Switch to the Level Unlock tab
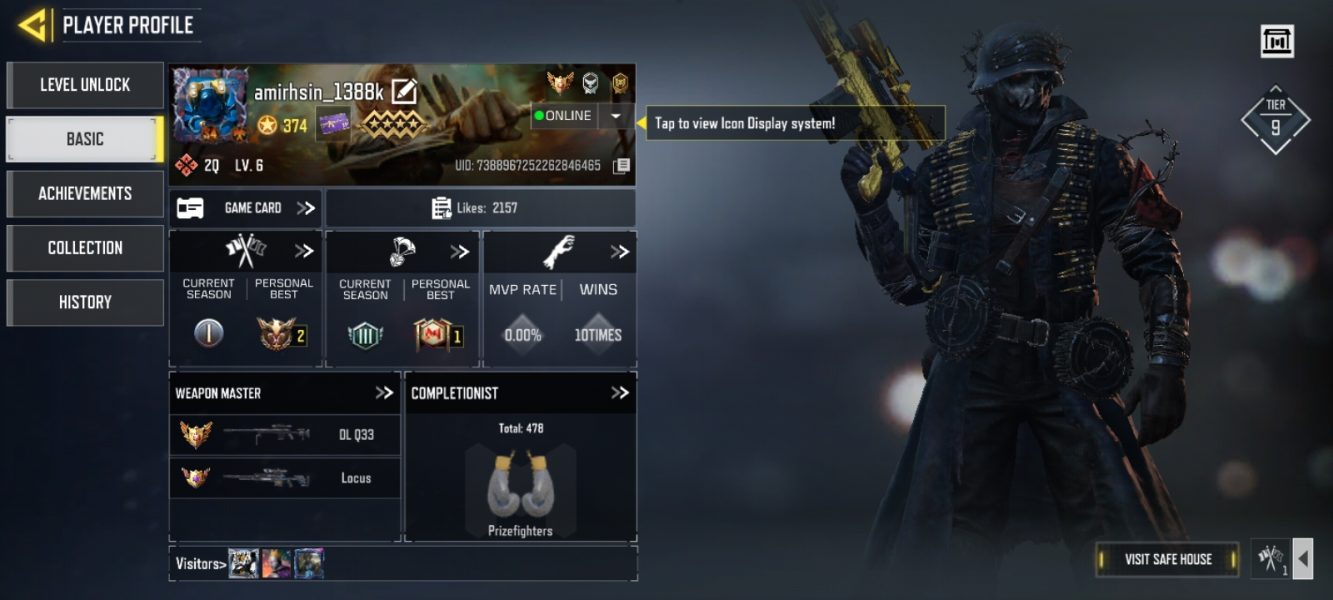Viewport: 1333px width, 600px height. pos(85,85)
